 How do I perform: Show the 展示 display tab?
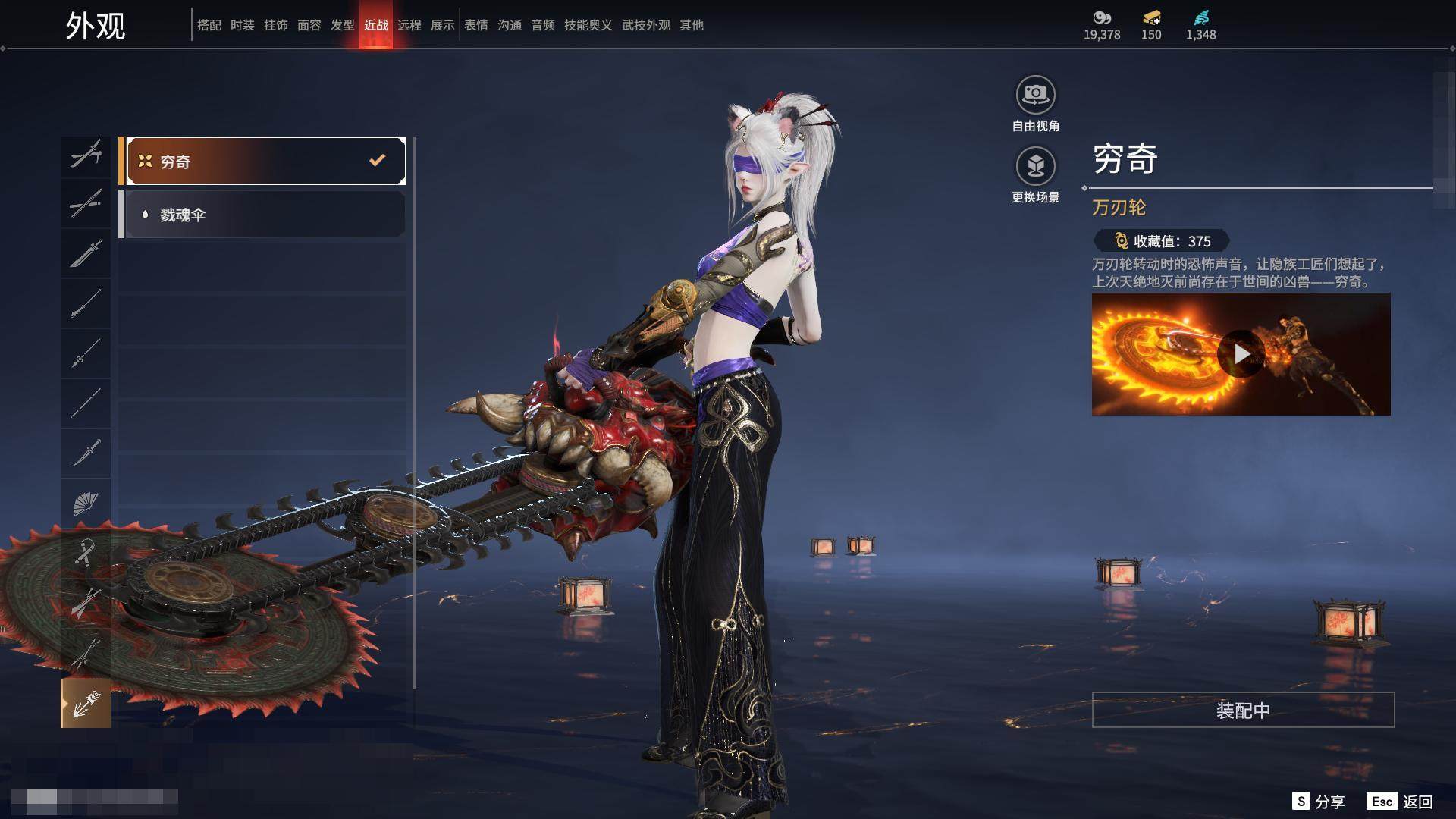point(442,25)
